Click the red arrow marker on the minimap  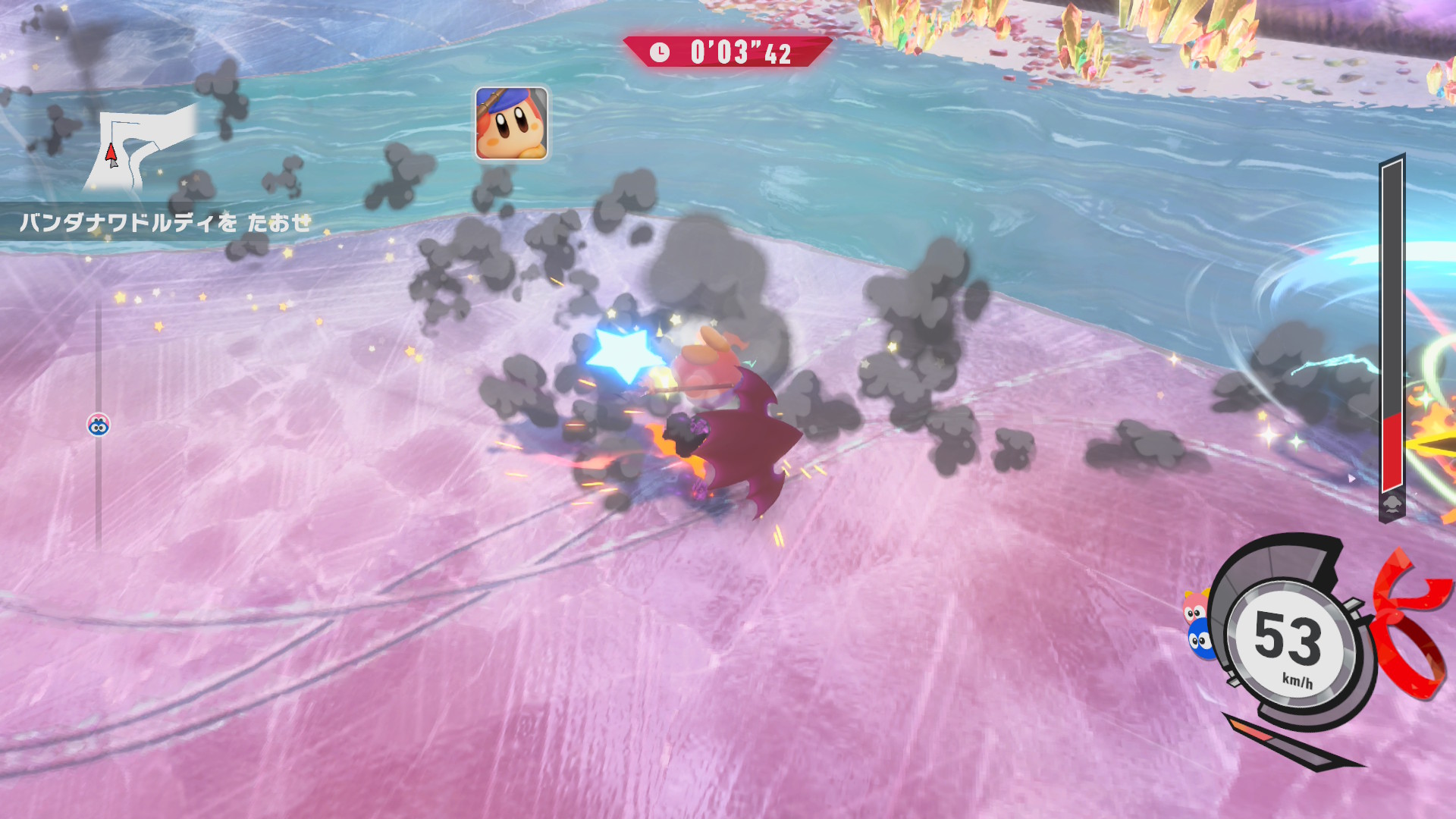(x=111, y=154)
